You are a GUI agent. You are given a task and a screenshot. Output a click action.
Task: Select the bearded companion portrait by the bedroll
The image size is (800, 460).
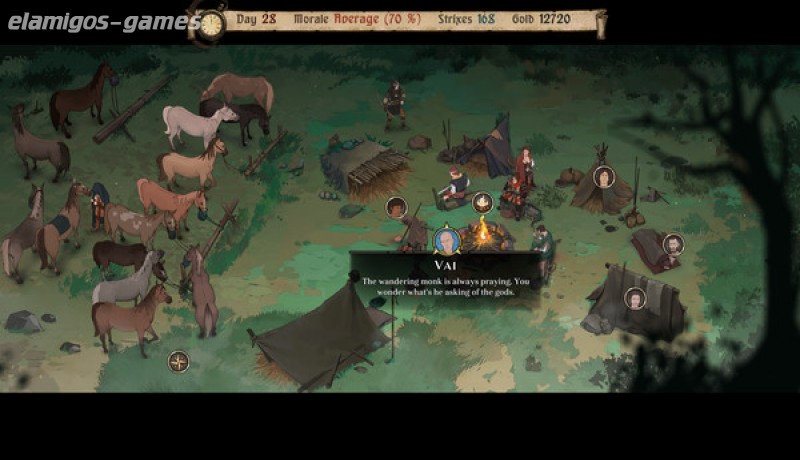(673, 244)
